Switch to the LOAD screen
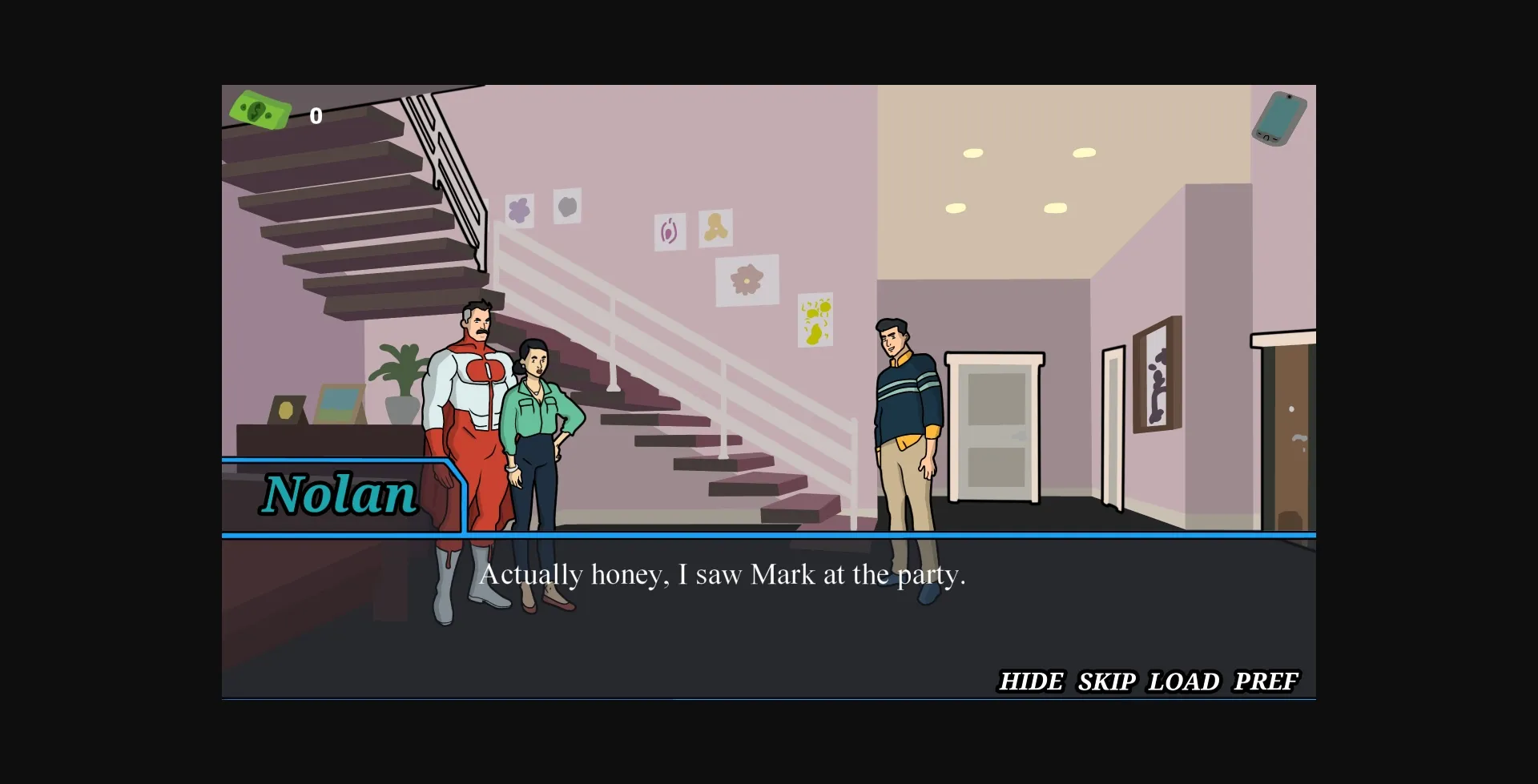The width and height of the screenshot is (1538, 784). pos(1184,681)
